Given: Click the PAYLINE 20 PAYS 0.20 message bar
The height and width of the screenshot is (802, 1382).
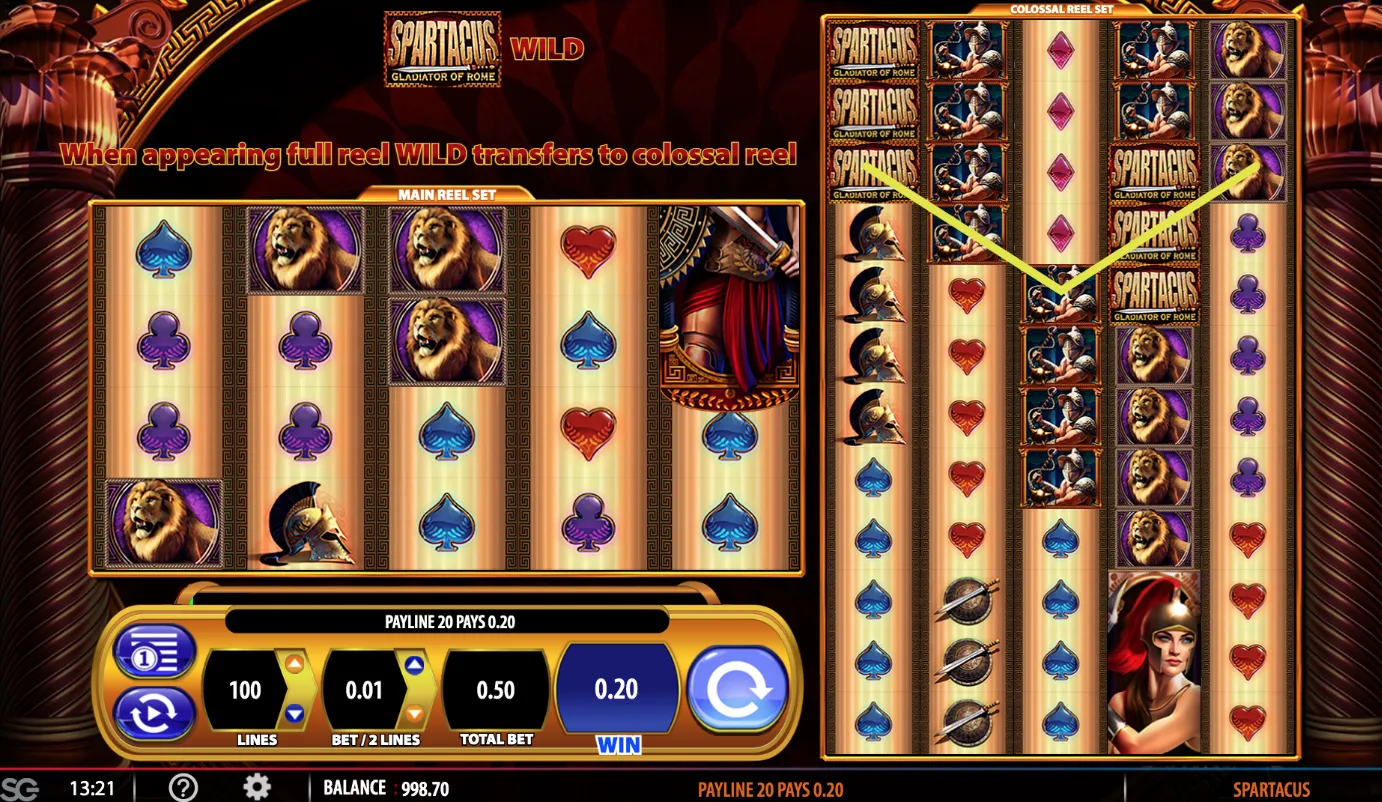Looking at the screenshot, I should (447, 621).
